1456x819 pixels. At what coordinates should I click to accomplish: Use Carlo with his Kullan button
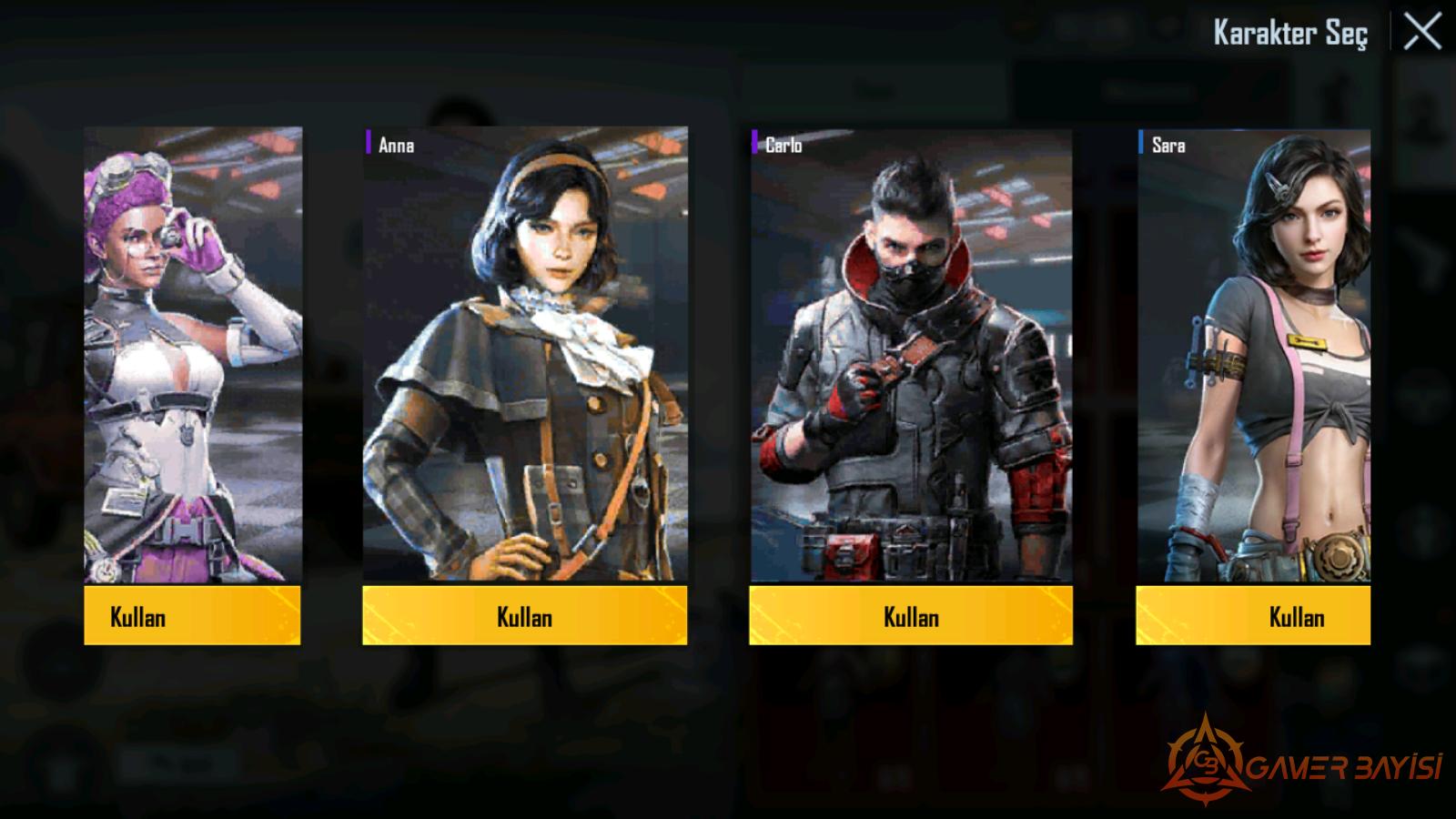pos(911,616)
